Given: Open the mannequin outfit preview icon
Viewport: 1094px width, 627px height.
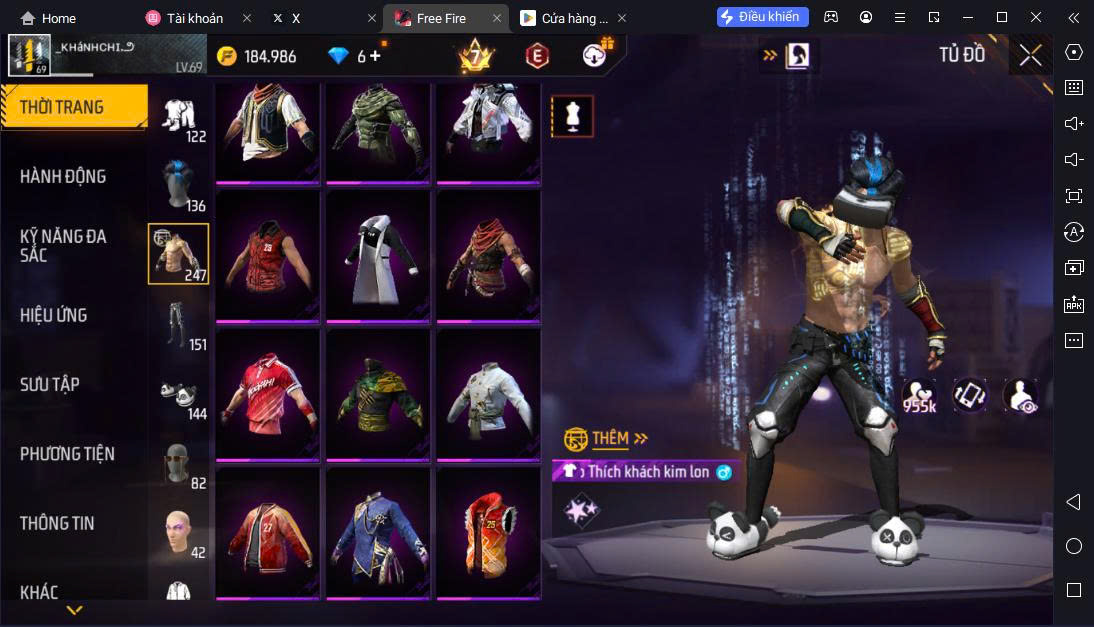Looking at the screenshot, I should pos(572,116).
